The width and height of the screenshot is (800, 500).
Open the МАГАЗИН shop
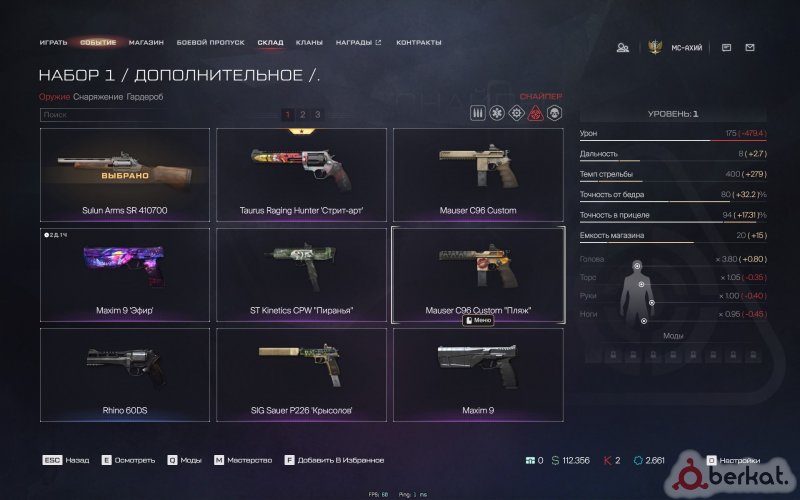coord(146,43)
